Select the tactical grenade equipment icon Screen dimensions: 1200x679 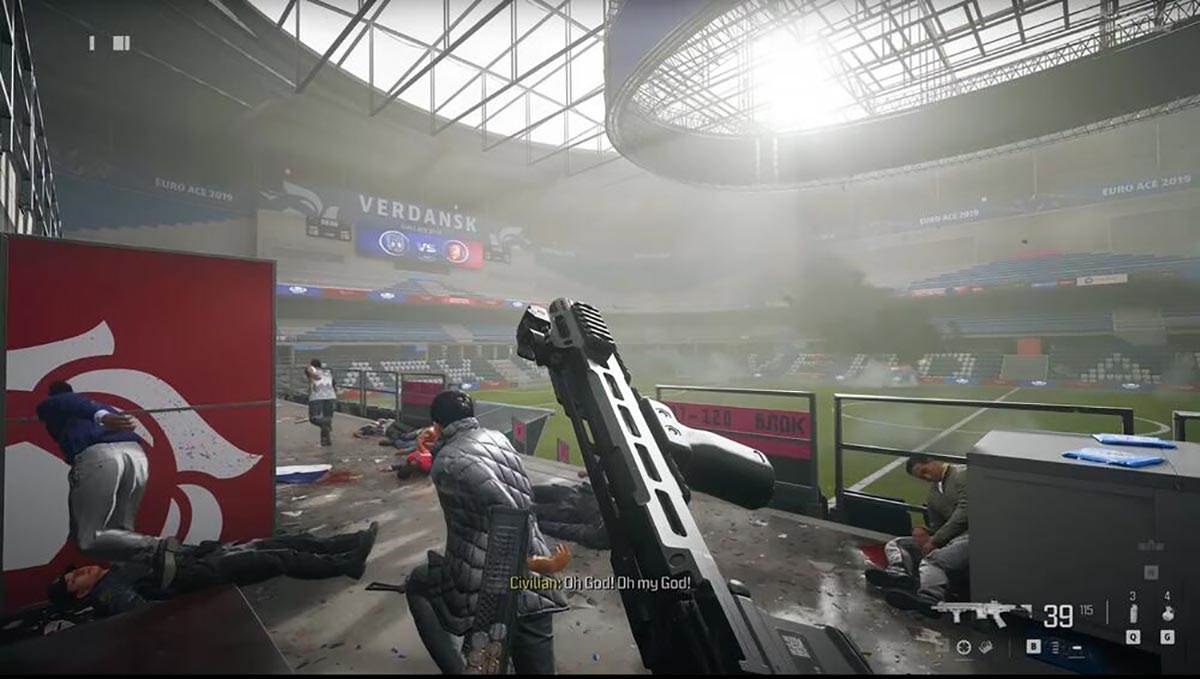tap(1132, 614)
